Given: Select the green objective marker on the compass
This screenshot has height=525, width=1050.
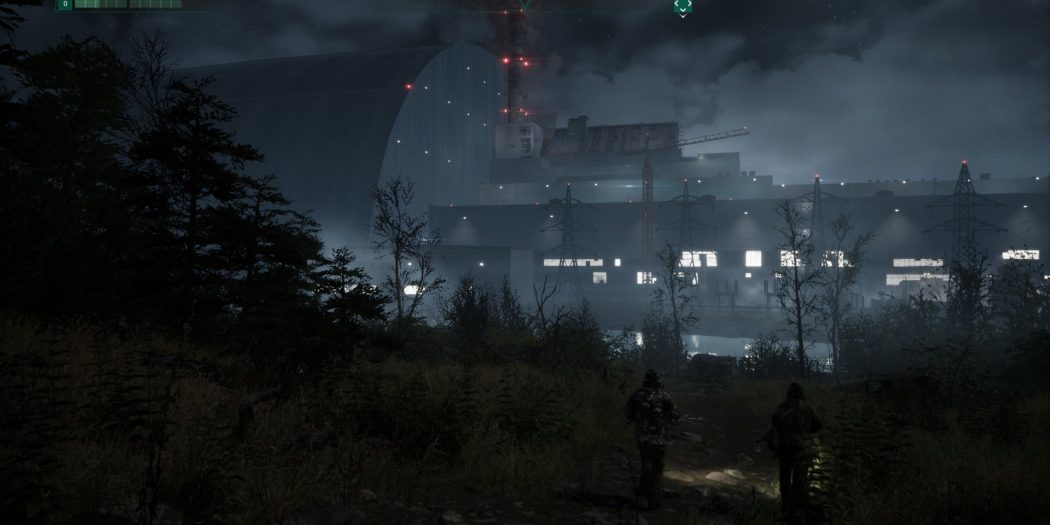Looking at the screenshot, I should click(x=682, y=6).
